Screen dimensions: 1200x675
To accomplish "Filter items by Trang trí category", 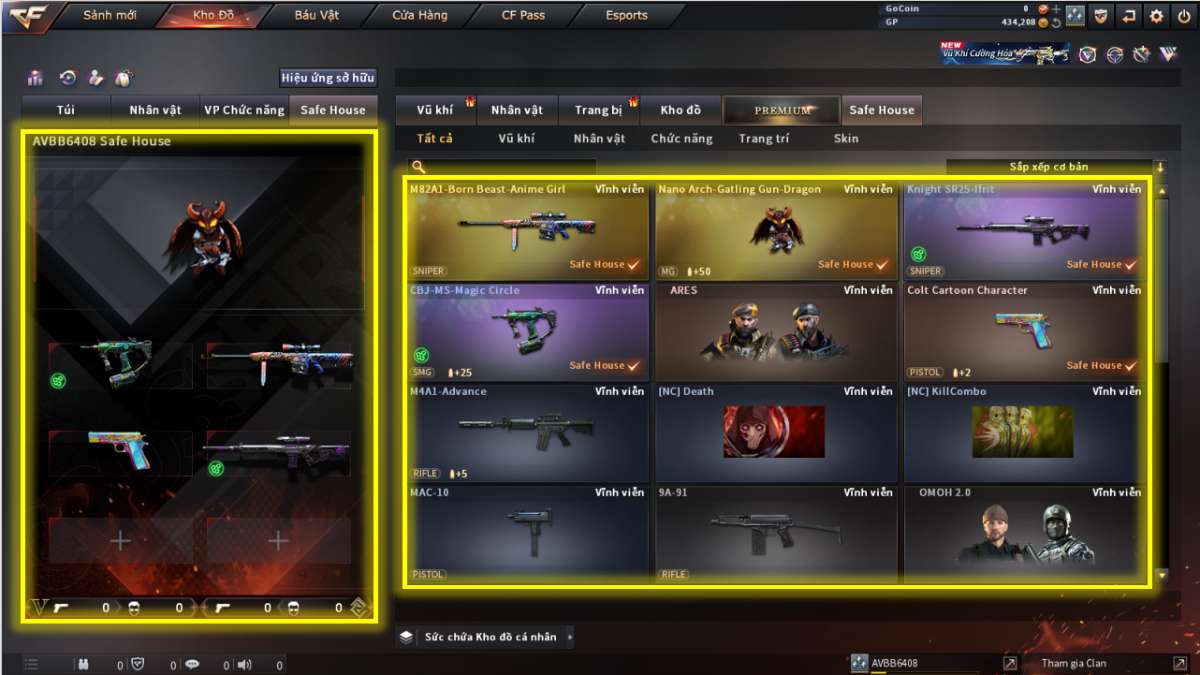I will tap(763, 139).
